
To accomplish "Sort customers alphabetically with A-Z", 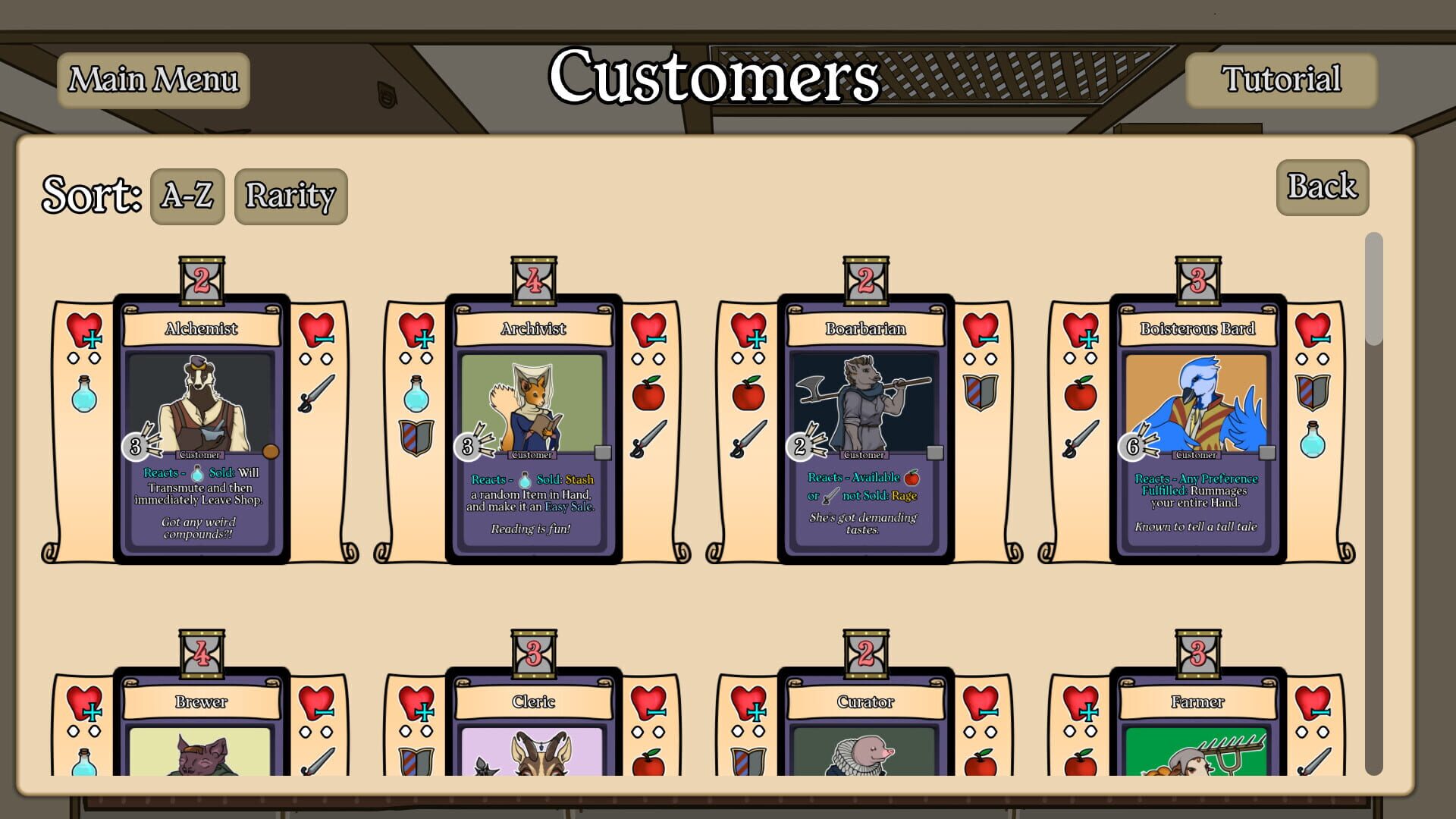I will pos(187,196).
